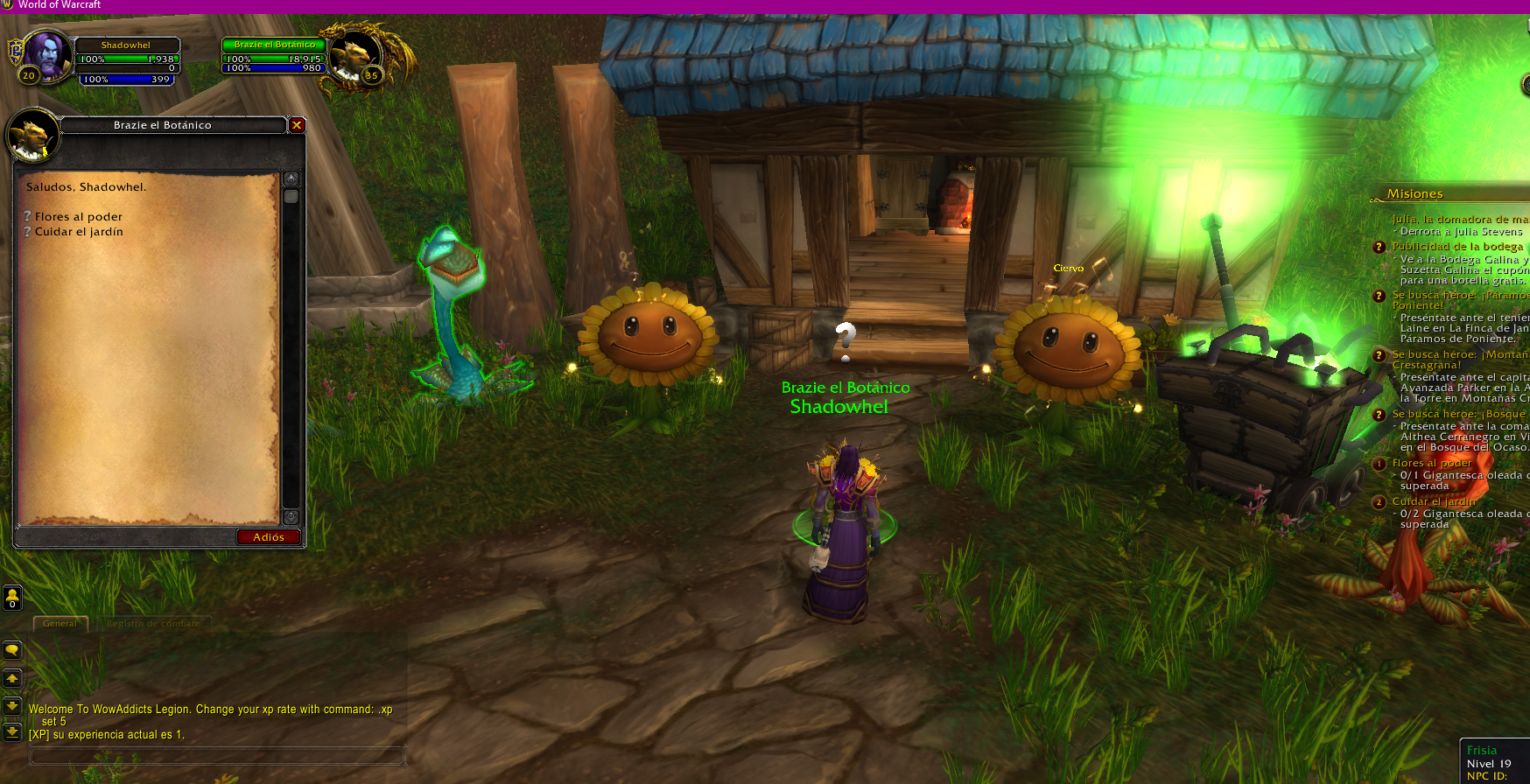Open "Cuidar el jardín" in the quest tracker

pos(1434,502)
